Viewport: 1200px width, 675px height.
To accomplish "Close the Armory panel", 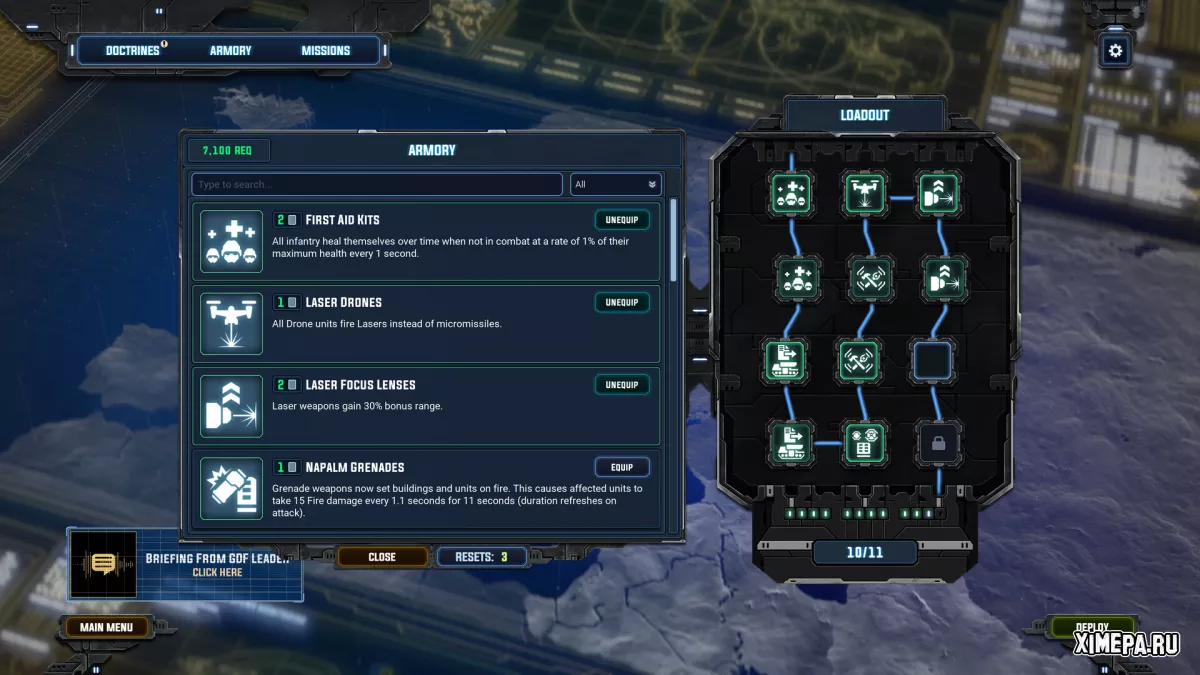I will click(382, 557).
